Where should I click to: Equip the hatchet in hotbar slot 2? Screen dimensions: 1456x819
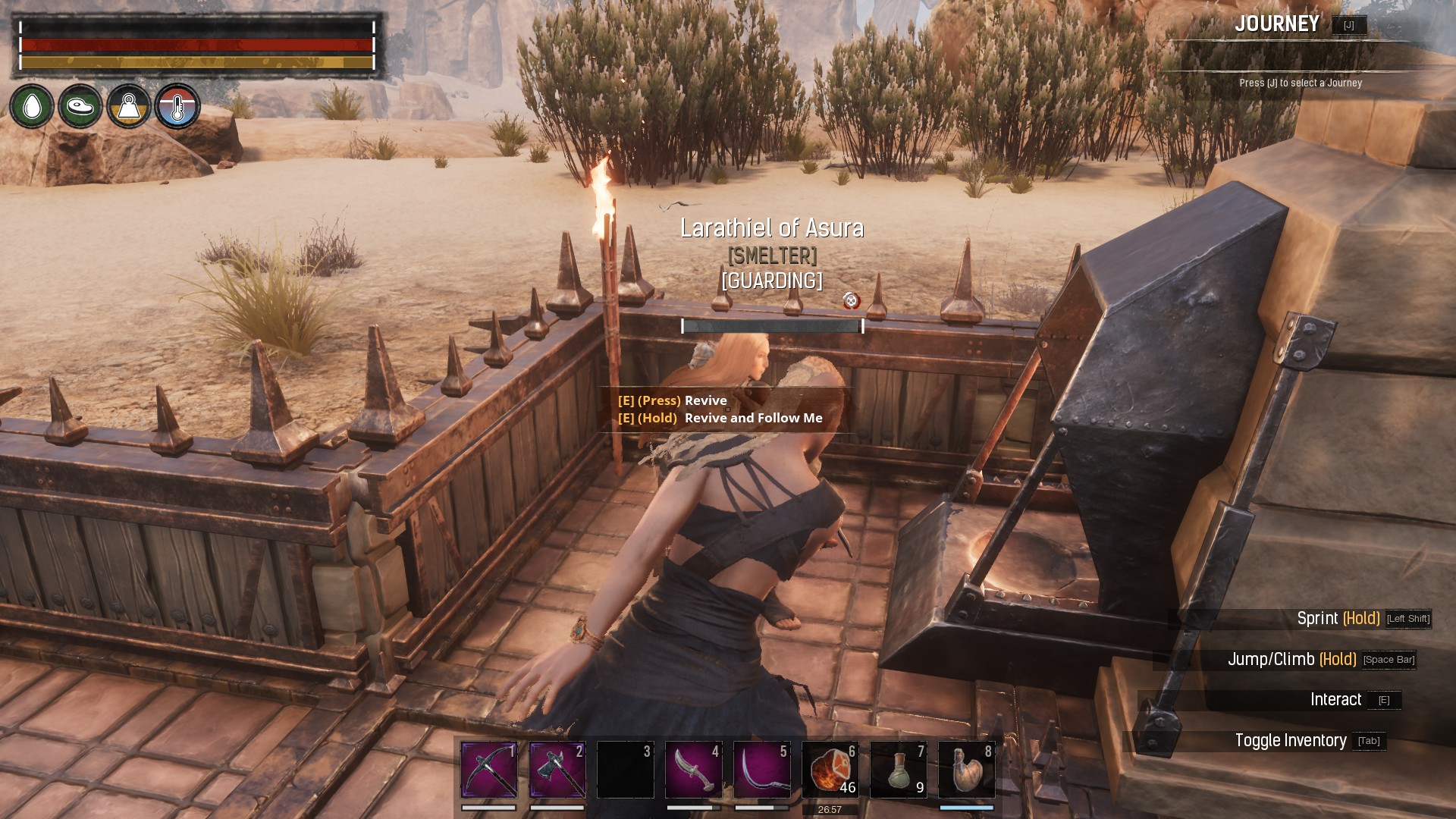(x=557, y=770)
